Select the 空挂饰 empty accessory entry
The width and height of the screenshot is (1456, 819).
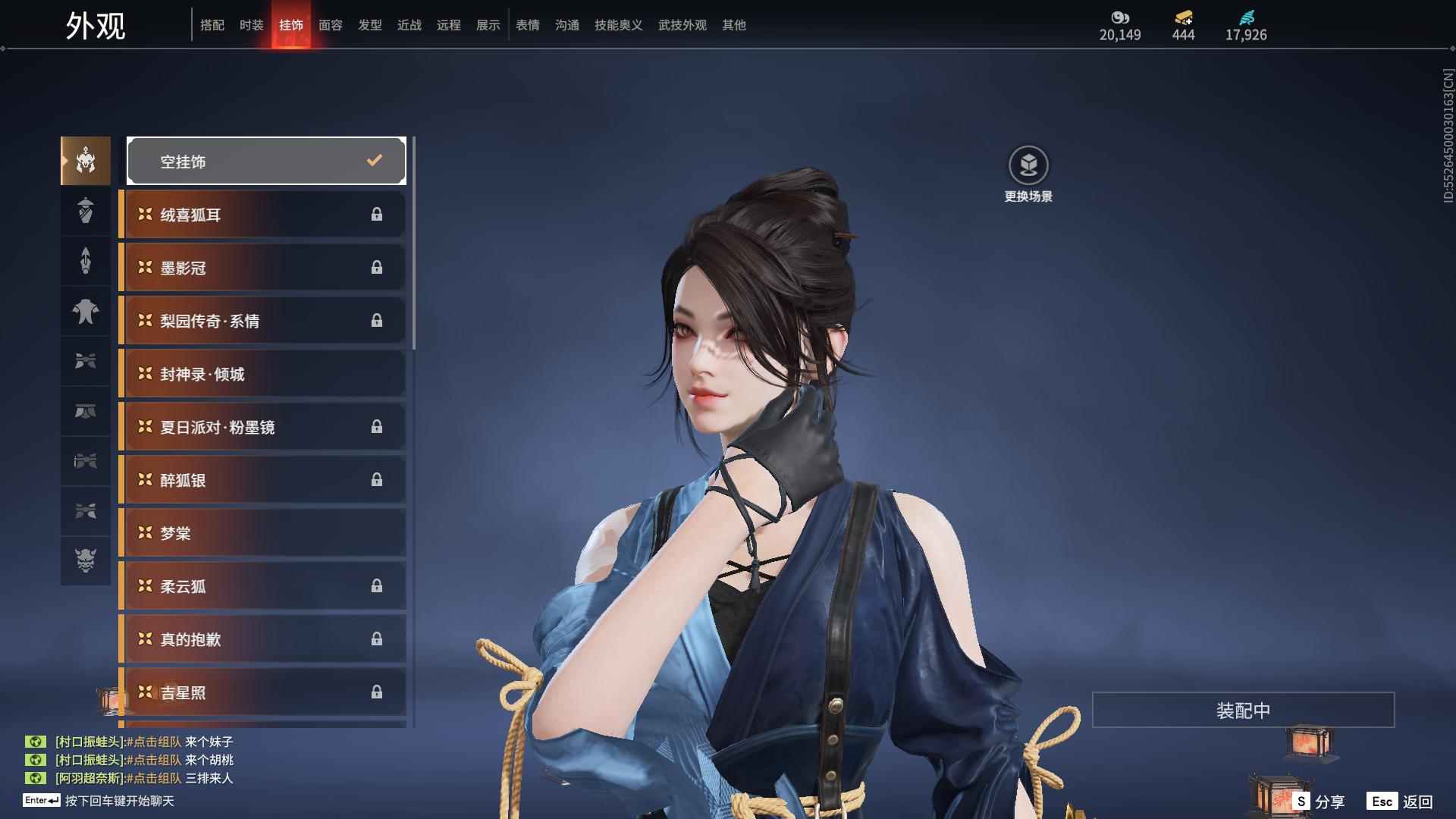pyautogui.click(x=266, y=161)
